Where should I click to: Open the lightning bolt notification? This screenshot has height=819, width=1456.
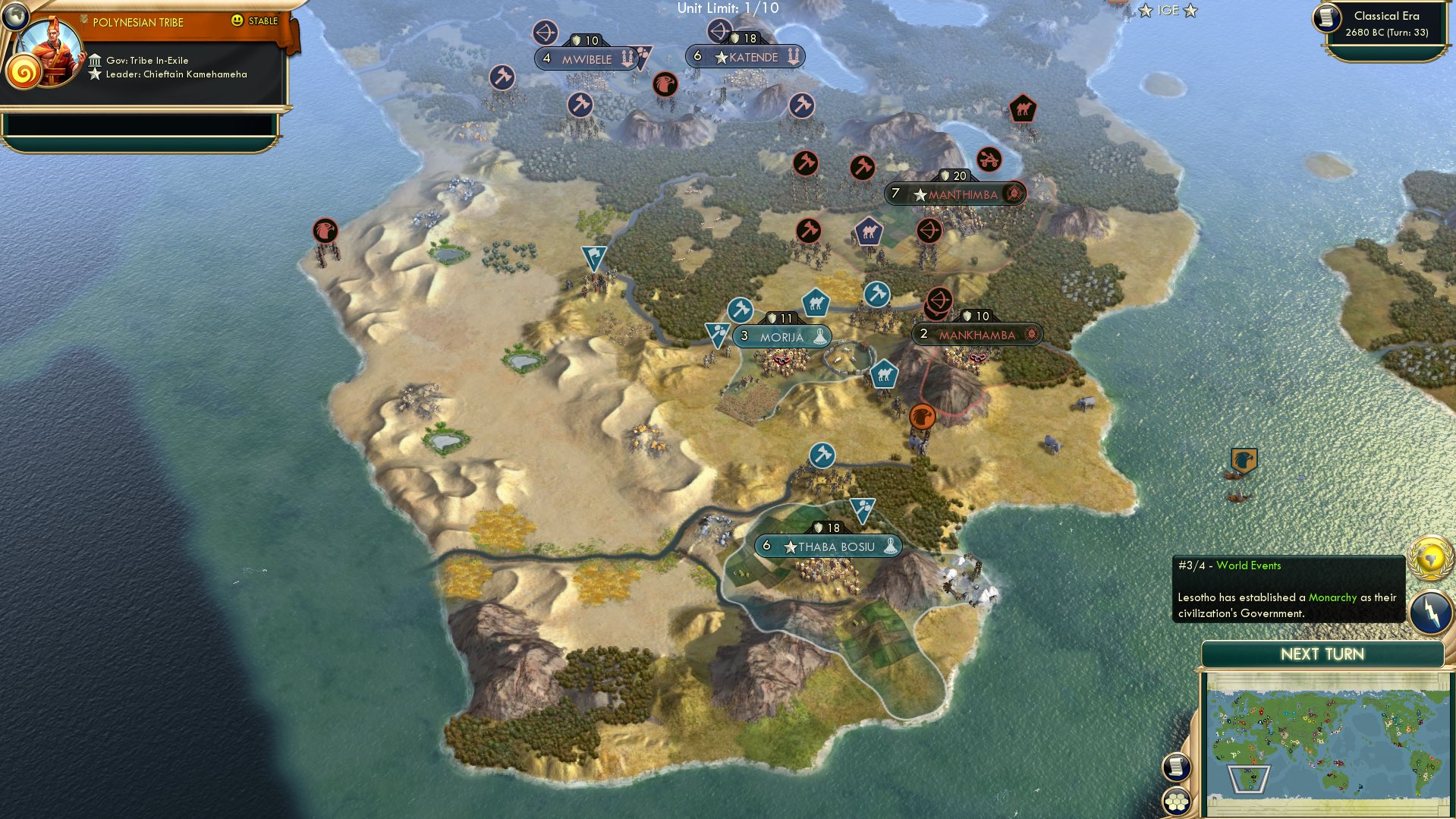(x=1430, y=611)
